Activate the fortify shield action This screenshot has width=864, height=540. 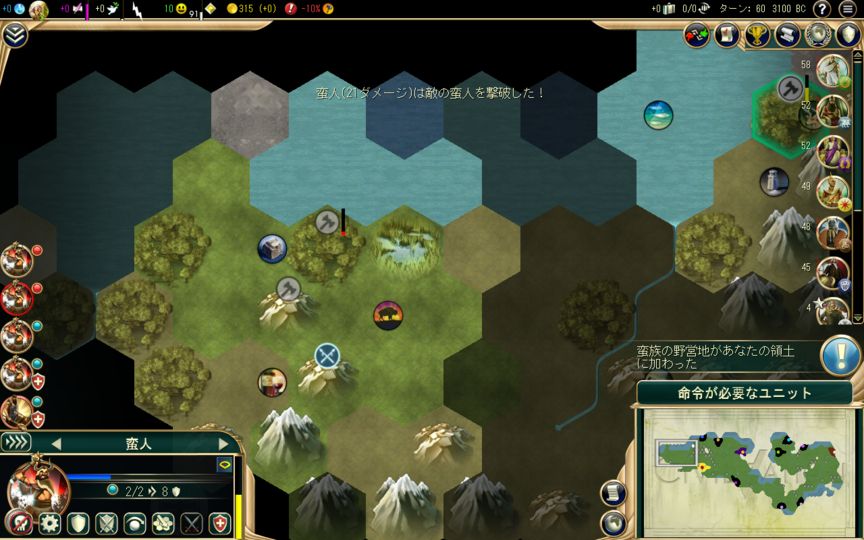click(78, 523)
